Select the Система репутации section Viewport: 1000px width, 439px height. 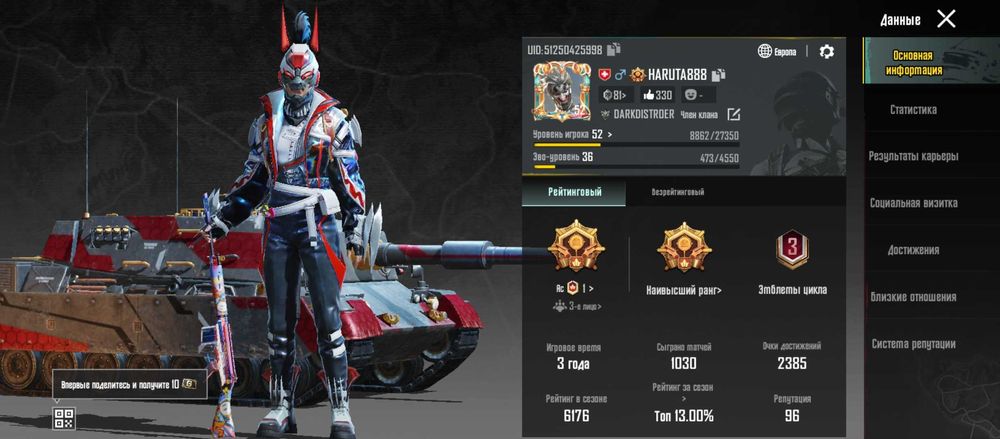pyautogui.click(x=913, y=344)
